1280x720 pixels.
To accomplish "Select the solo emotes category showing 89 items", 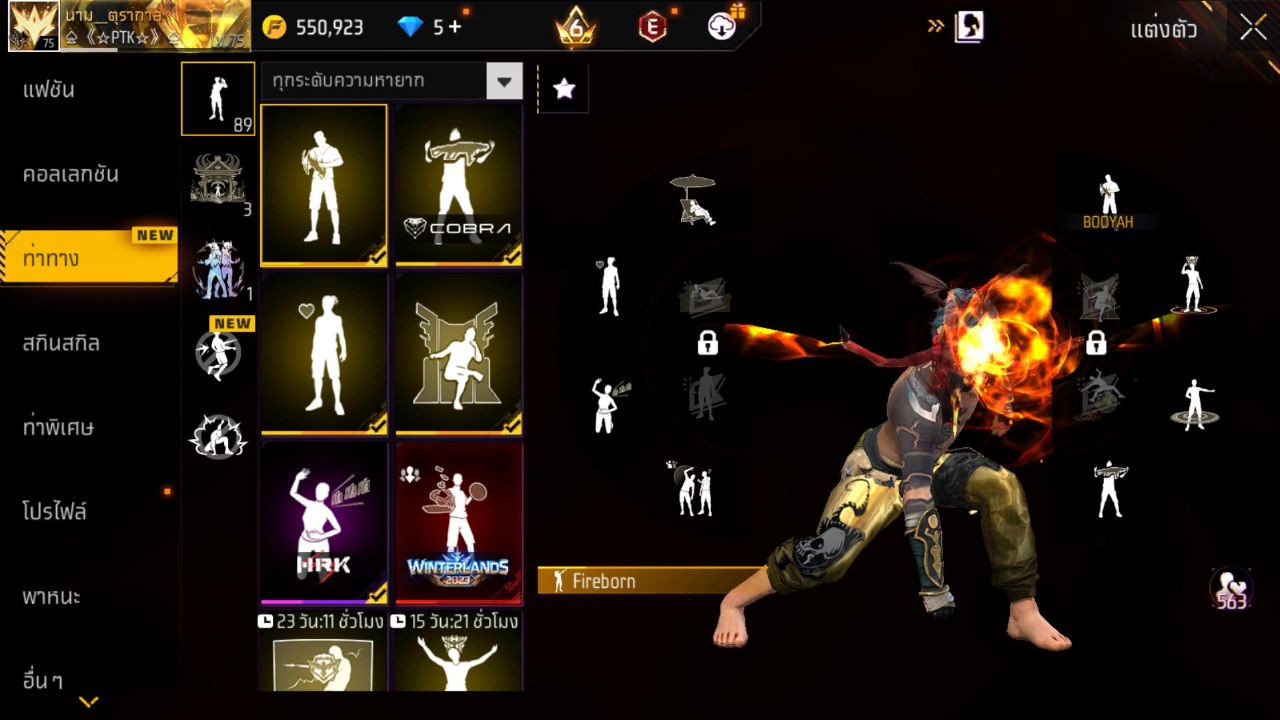I will point(218,98).
